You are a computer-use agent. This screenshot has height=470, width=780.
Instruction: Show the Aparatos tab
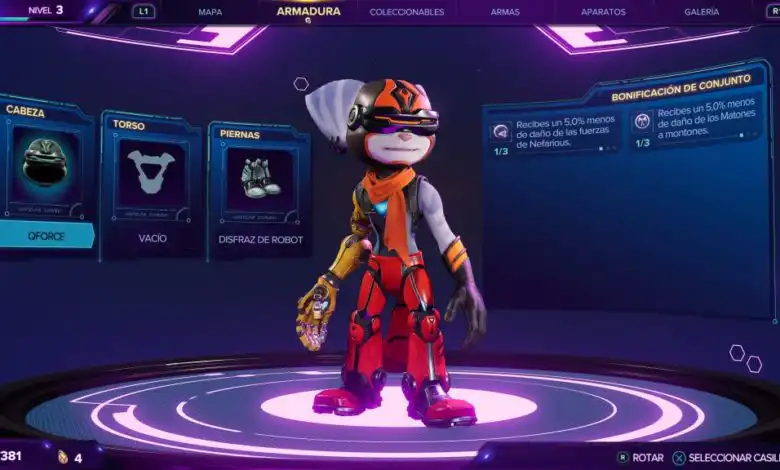(603, 12)
